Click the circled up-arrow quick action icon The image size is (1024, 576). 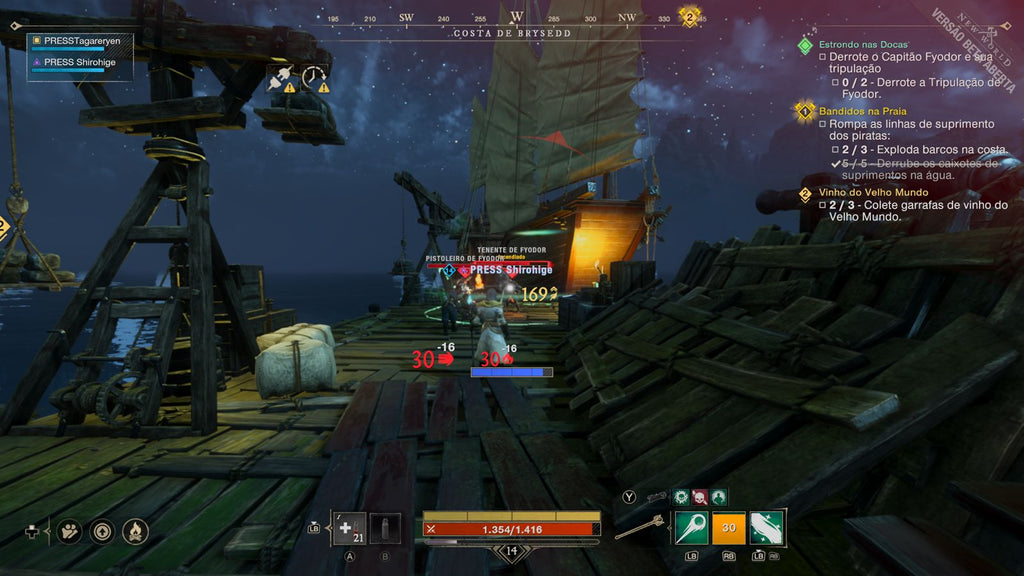[x=102, y=531]
